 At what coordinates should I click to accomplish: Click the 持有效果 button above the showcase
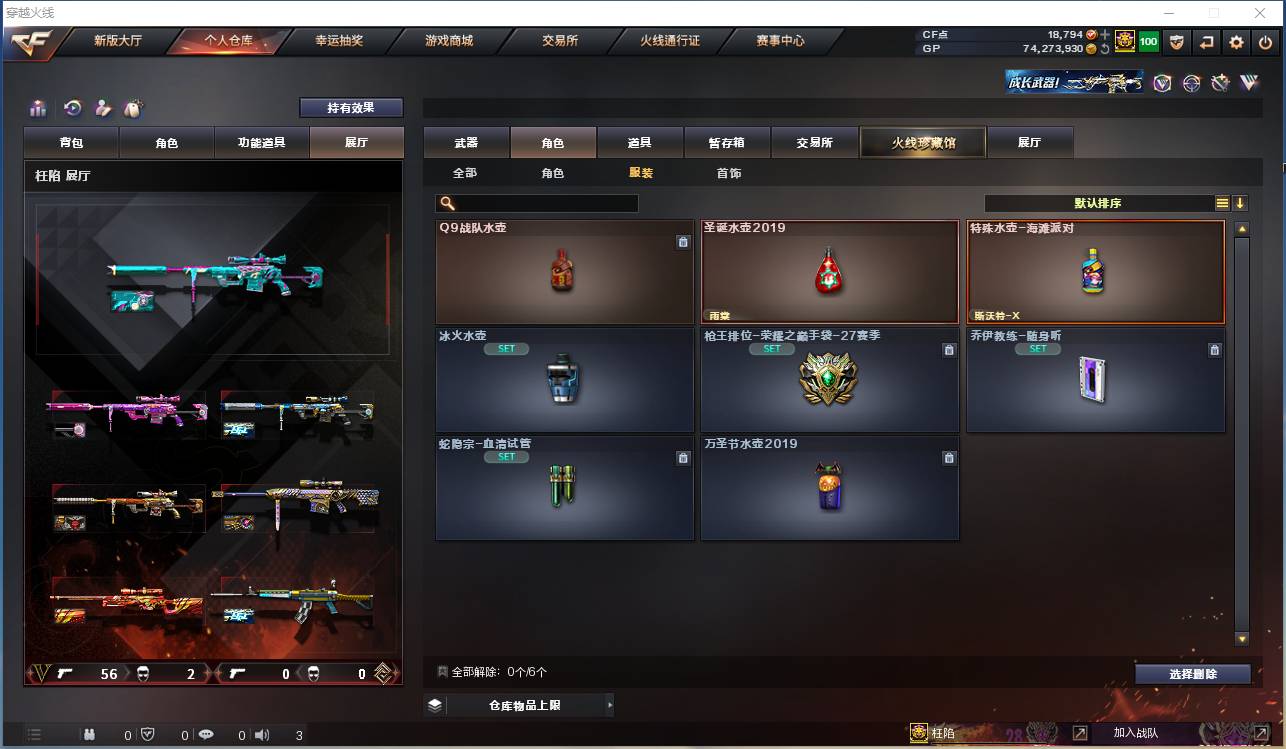tap(350, 107)
